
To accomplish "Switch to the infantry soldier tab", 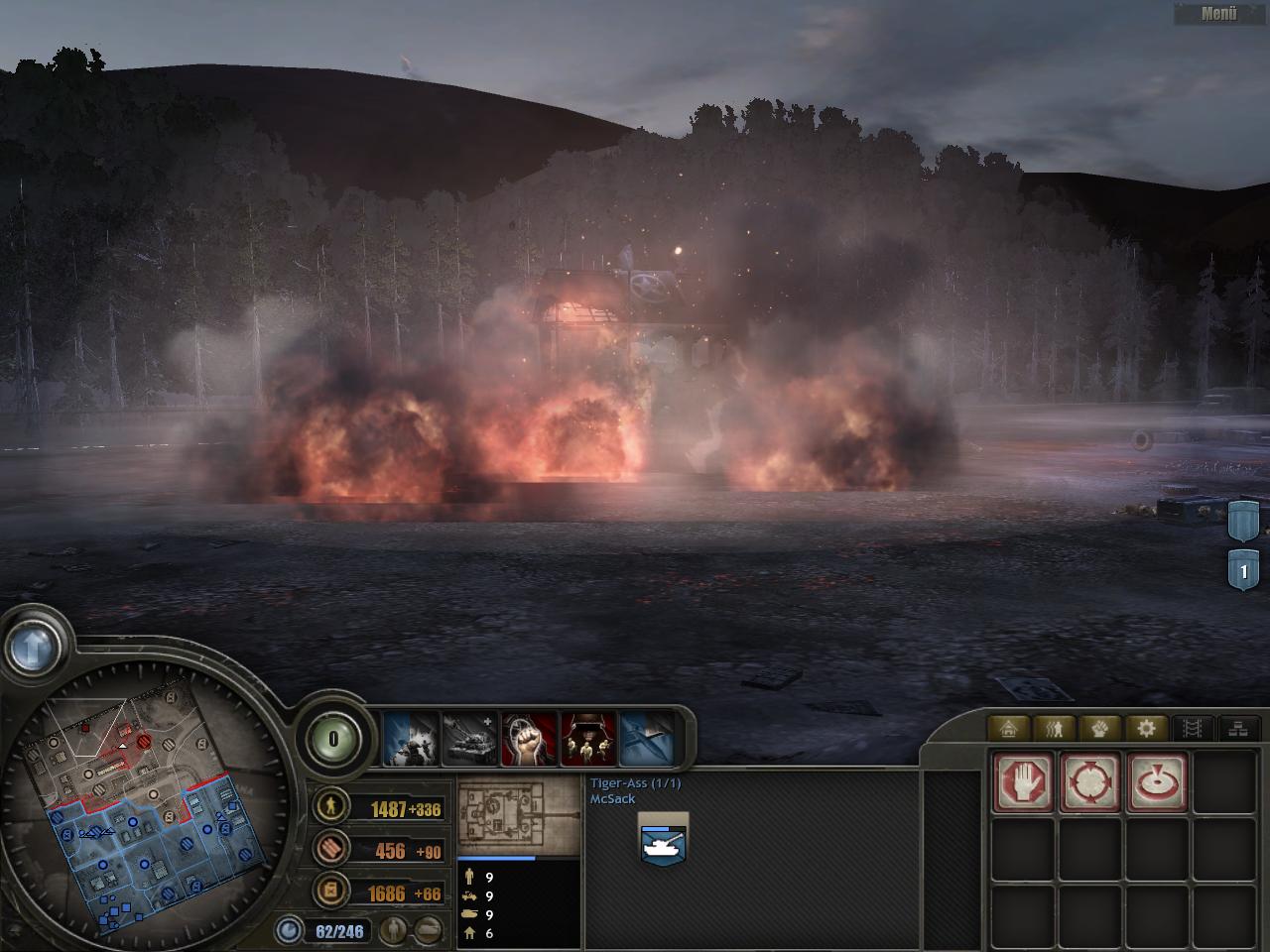I will click(1055, 729).
